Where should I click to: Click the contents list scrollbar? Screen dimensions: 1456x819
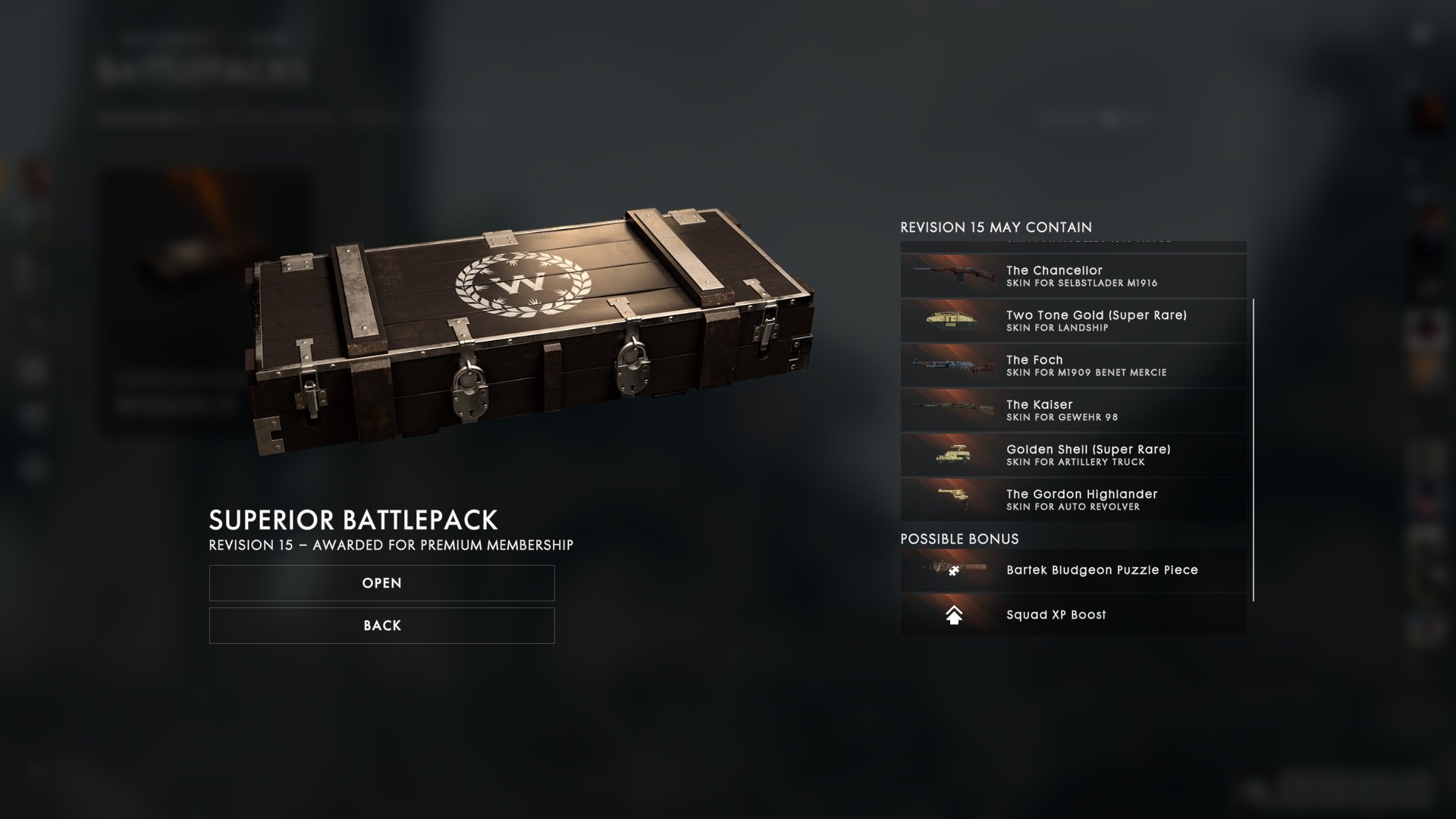[x=1254, y=449]
